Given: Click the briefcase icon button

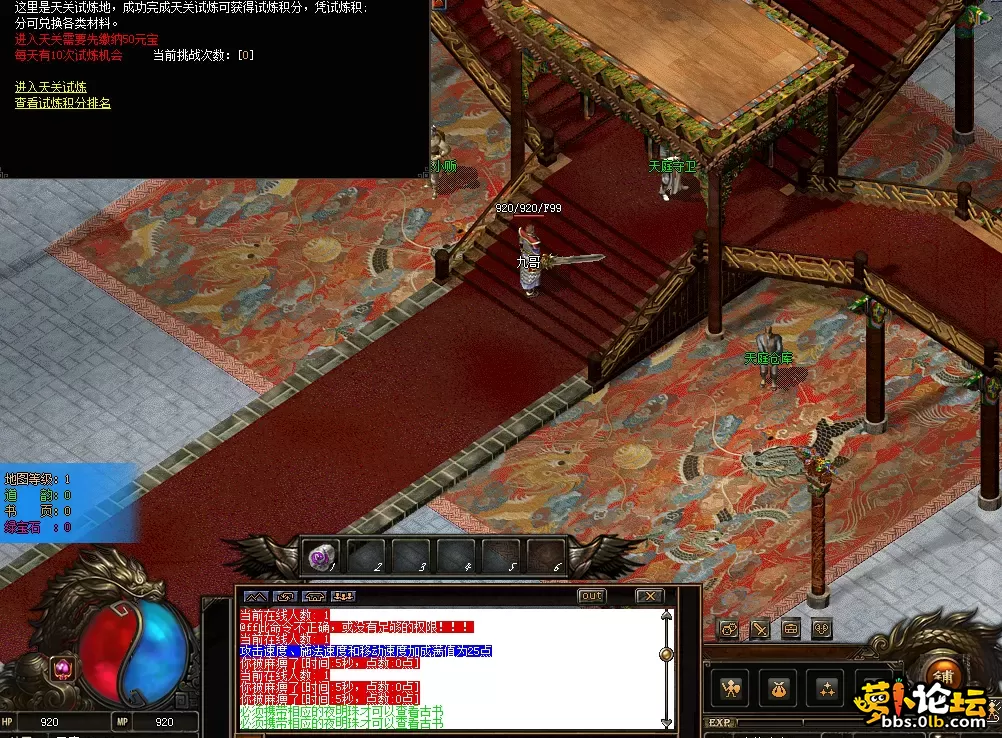Looking at the screenshot, I should [x=790, y=629].
